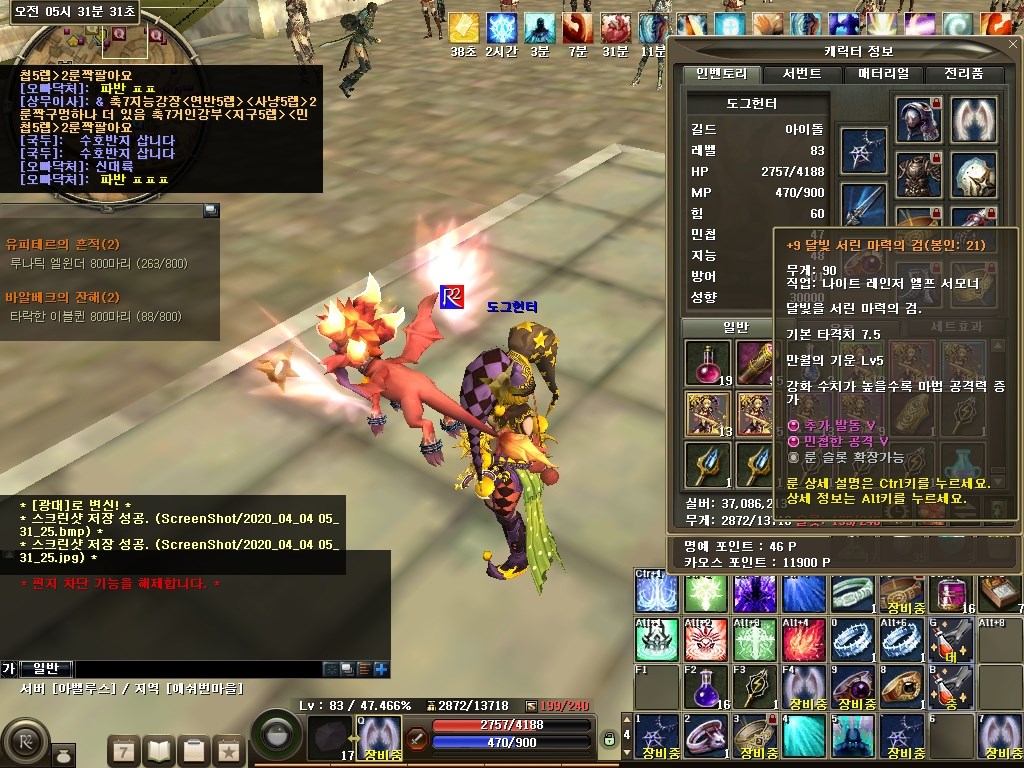This screenshot has width=1024, height=768.
Task: Show the 전리품 tab
Action: pyautogui.click(x=963, y=74)
